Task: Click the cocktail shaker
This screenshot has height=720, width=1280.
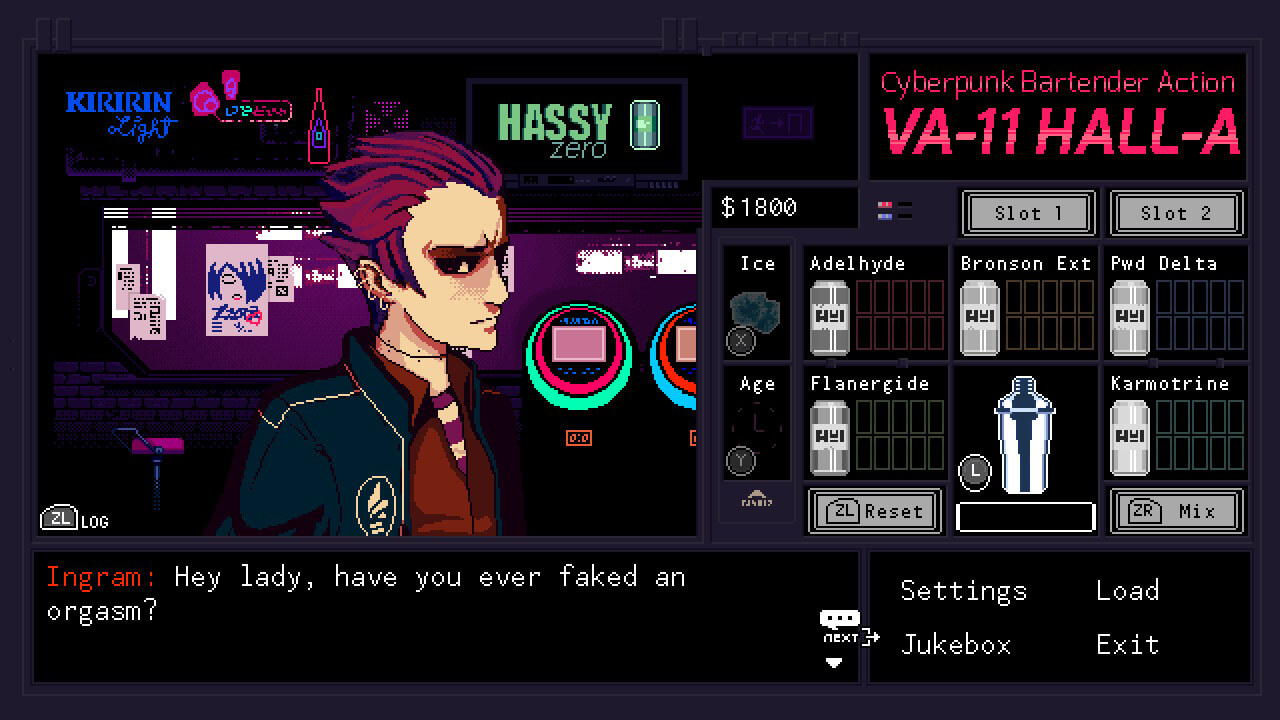Action: [x=1025, y=435]
